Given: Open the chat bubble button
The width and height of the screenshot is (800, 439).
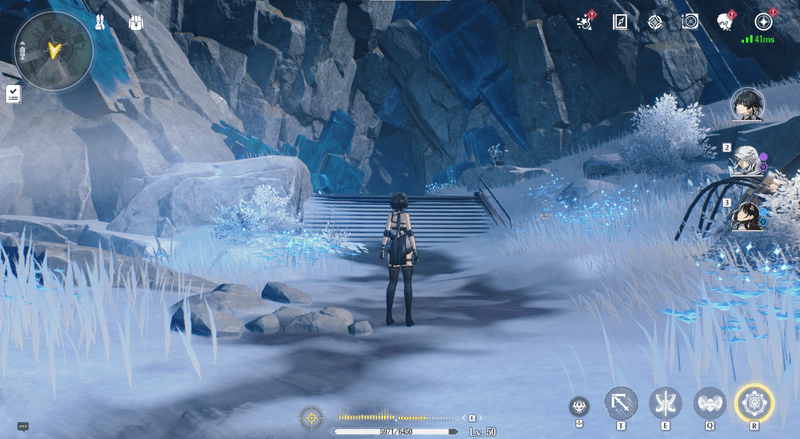Looking at the screenshot, I should [22, 426].
